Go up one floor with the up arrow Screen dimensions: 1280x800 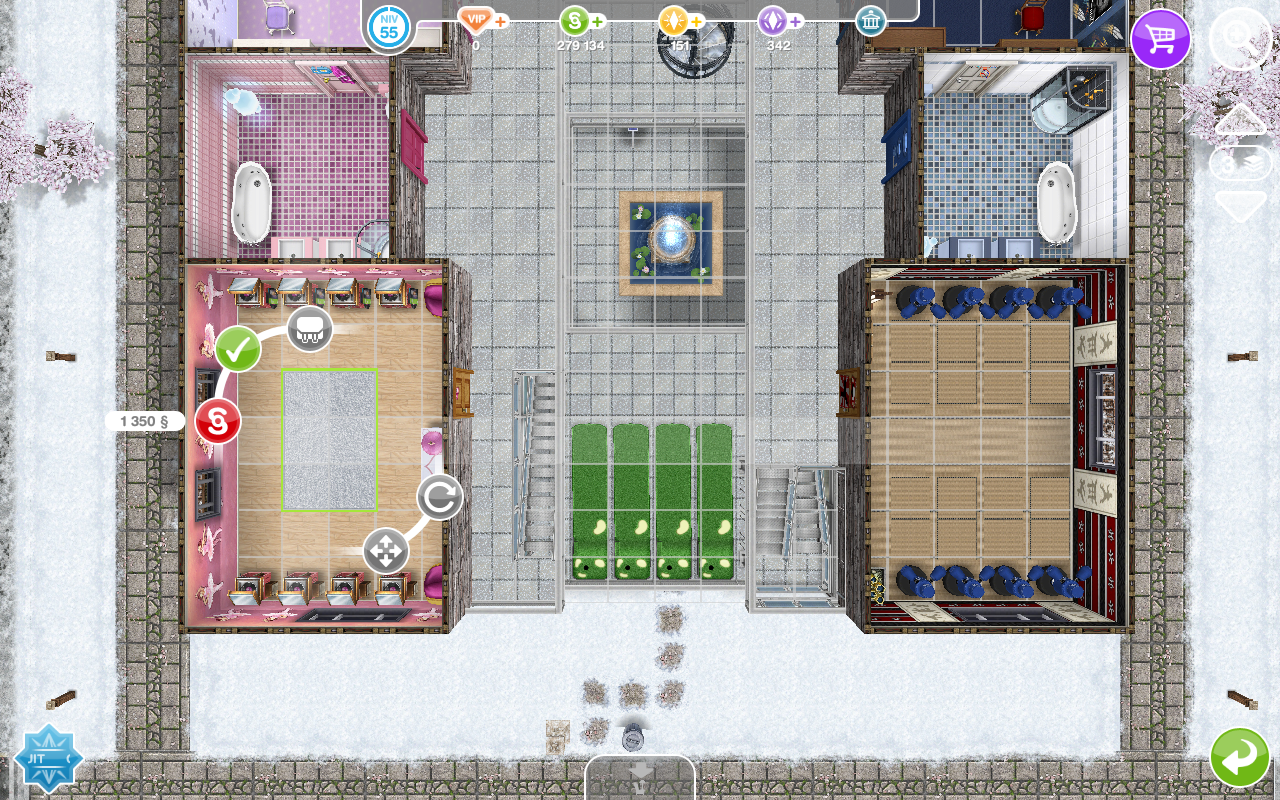click(1240, 119)
